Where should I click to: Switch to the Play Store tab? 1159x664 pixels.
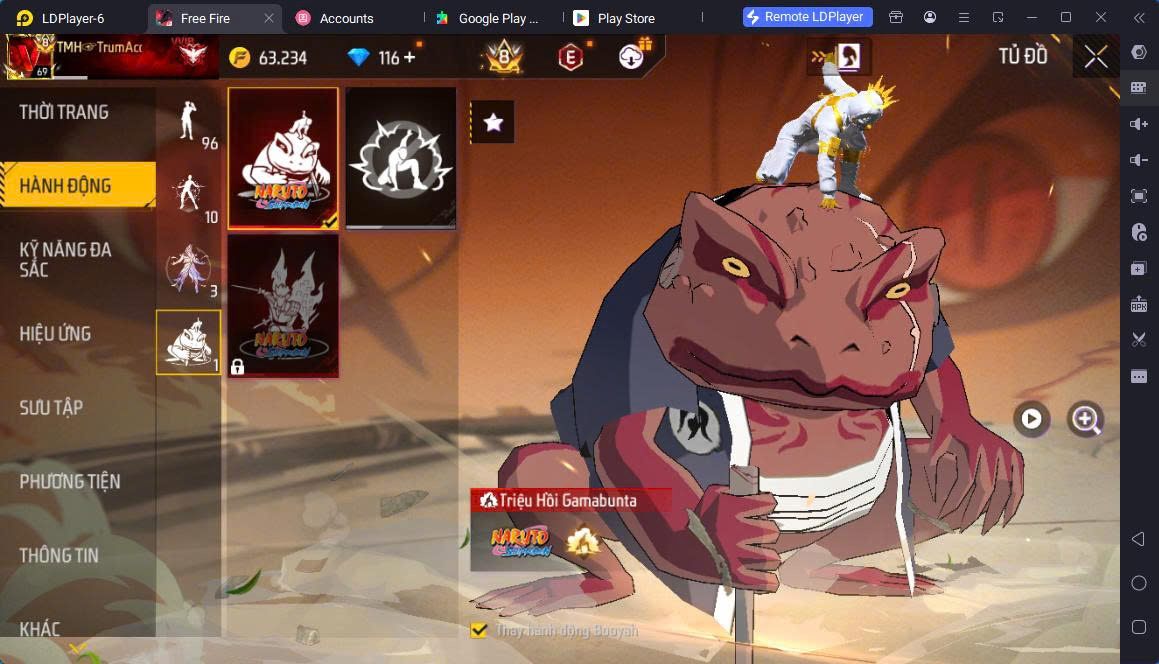[x=625, y=18]
